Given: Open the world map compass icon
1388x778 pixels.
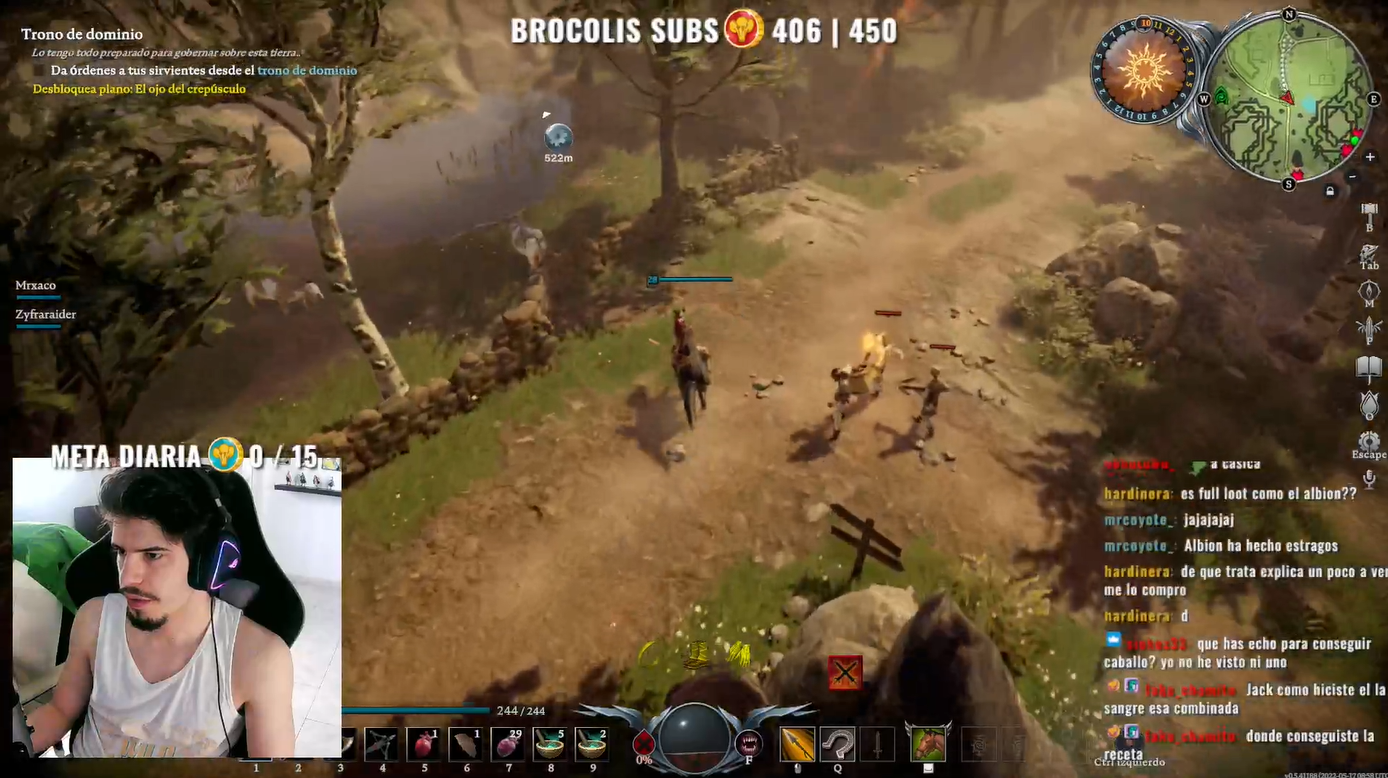Looking at the screenshot, I should point(1369,291).
